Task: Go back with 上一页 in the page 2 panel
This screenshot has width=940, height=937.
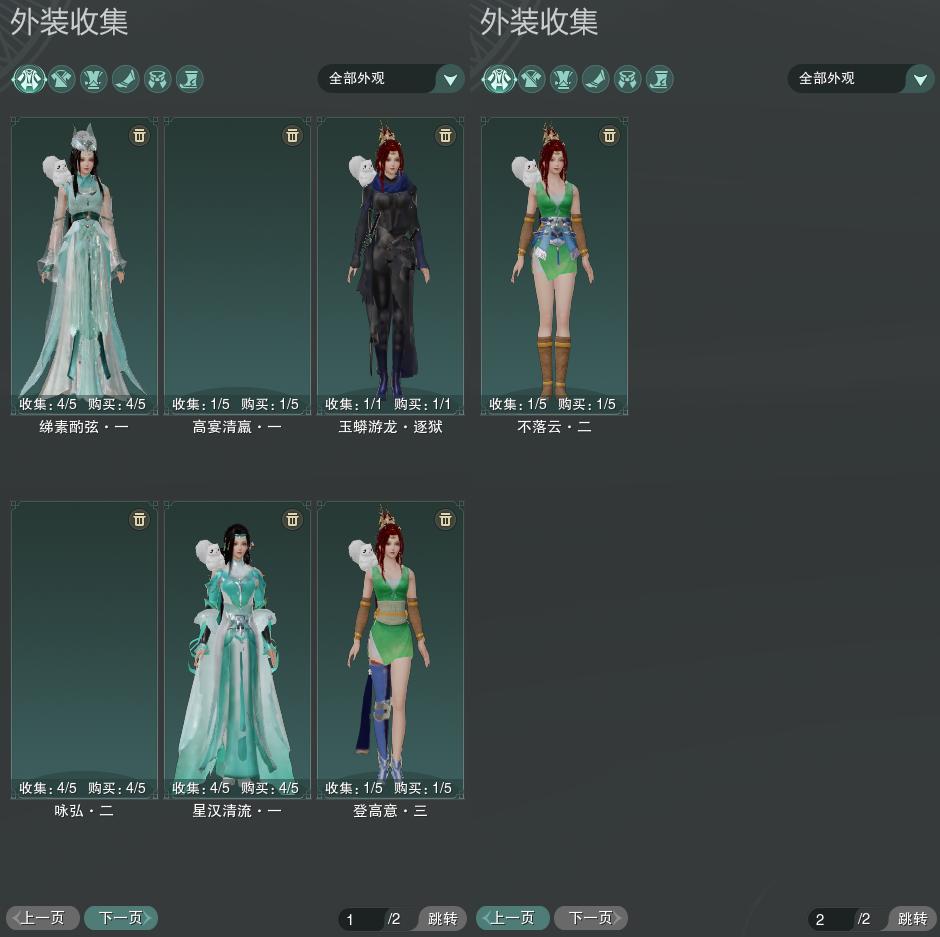Action: coord(513,917)
